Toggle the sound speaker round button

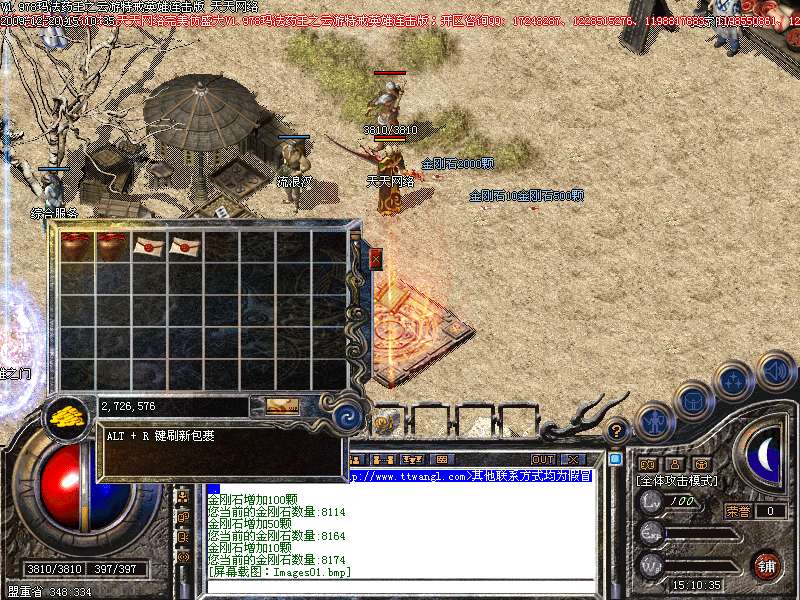click(x=775, y=370)
